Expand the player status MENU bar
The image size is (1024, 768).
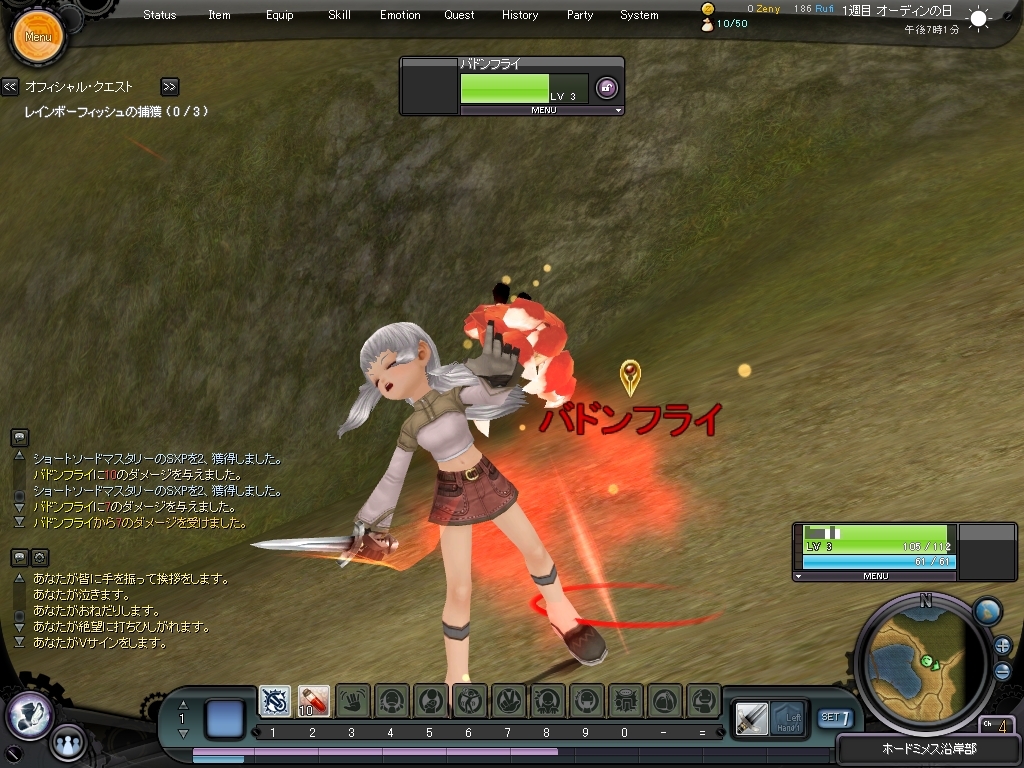[x=875, y=577]
